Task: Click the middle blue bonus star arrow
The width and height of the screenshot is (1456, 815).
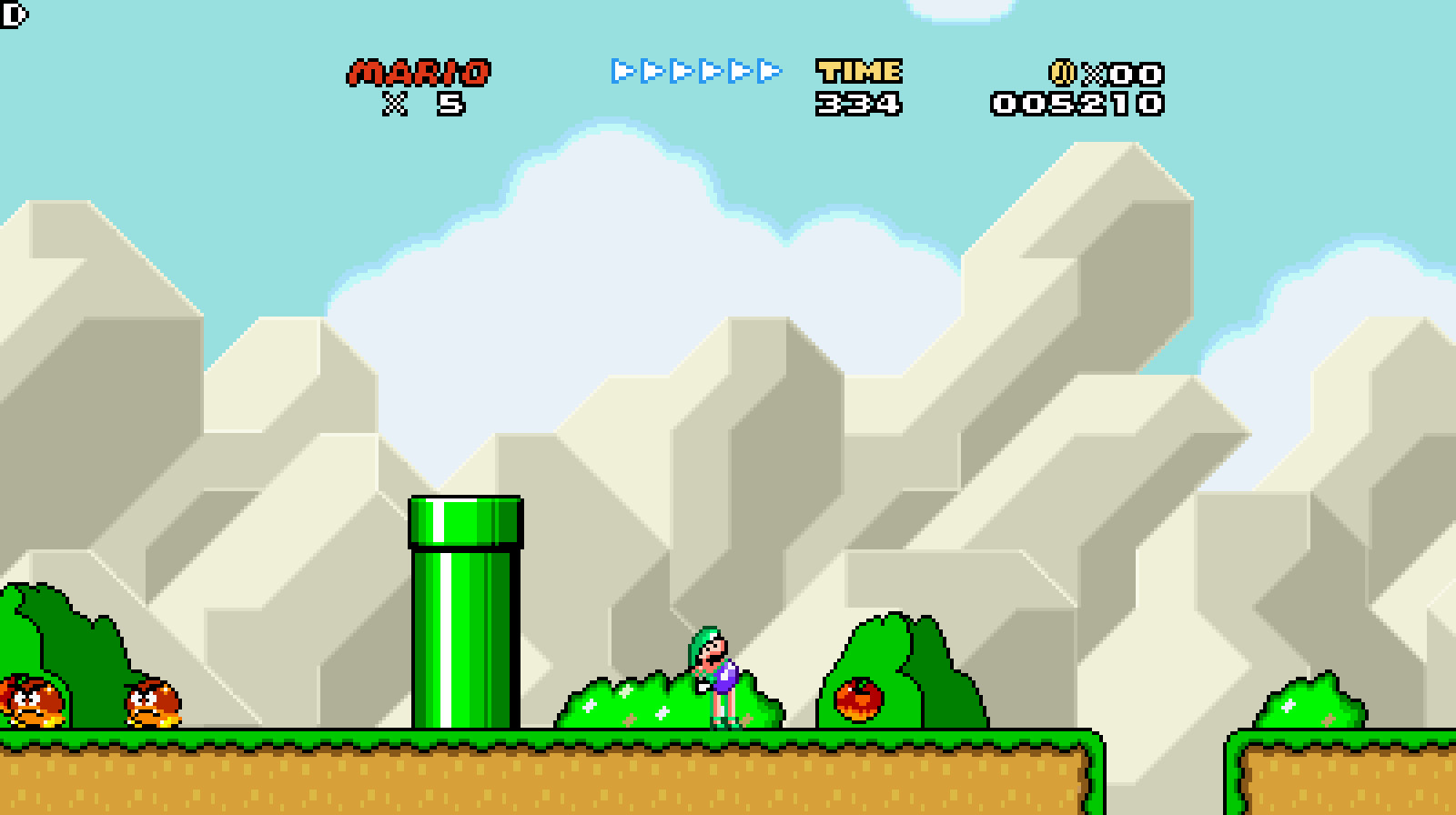Action: click(x=682, y=72)
